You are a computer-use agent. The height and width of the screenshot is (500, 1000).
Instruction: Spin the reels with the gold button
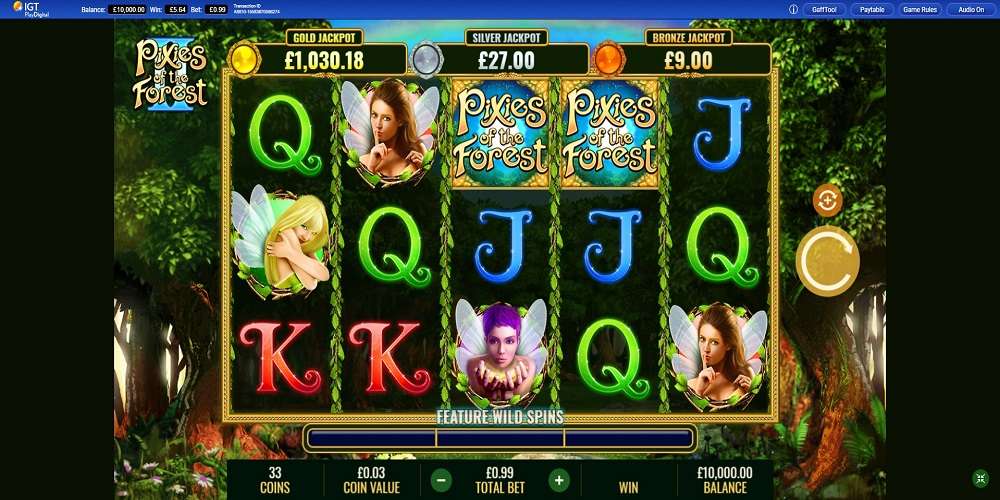827,260
